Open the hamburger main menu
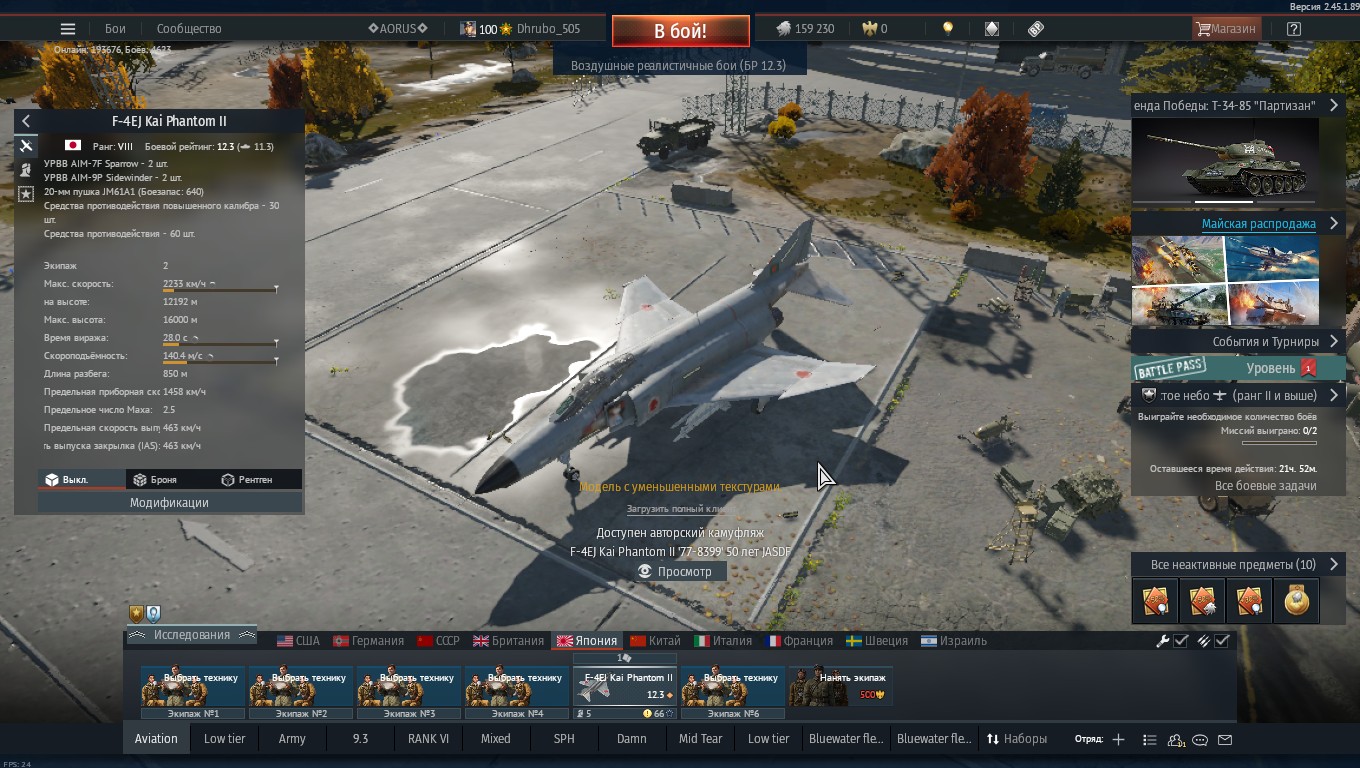Image resolution: width=1360 pixels, height=768 pixels. (68, 29)
